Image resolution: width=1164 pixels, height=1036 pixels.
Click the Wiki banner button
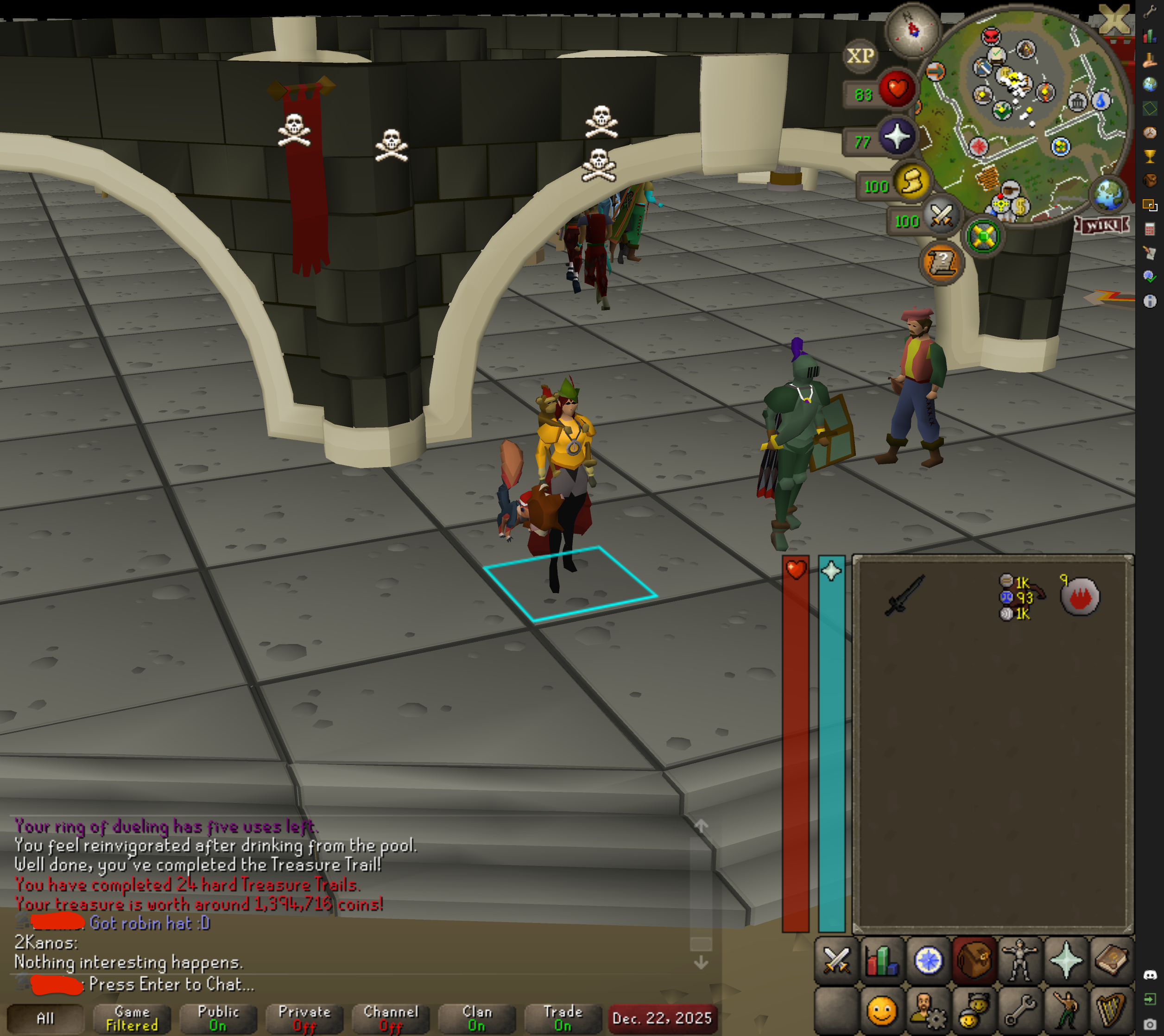(x=1102, y=226)
